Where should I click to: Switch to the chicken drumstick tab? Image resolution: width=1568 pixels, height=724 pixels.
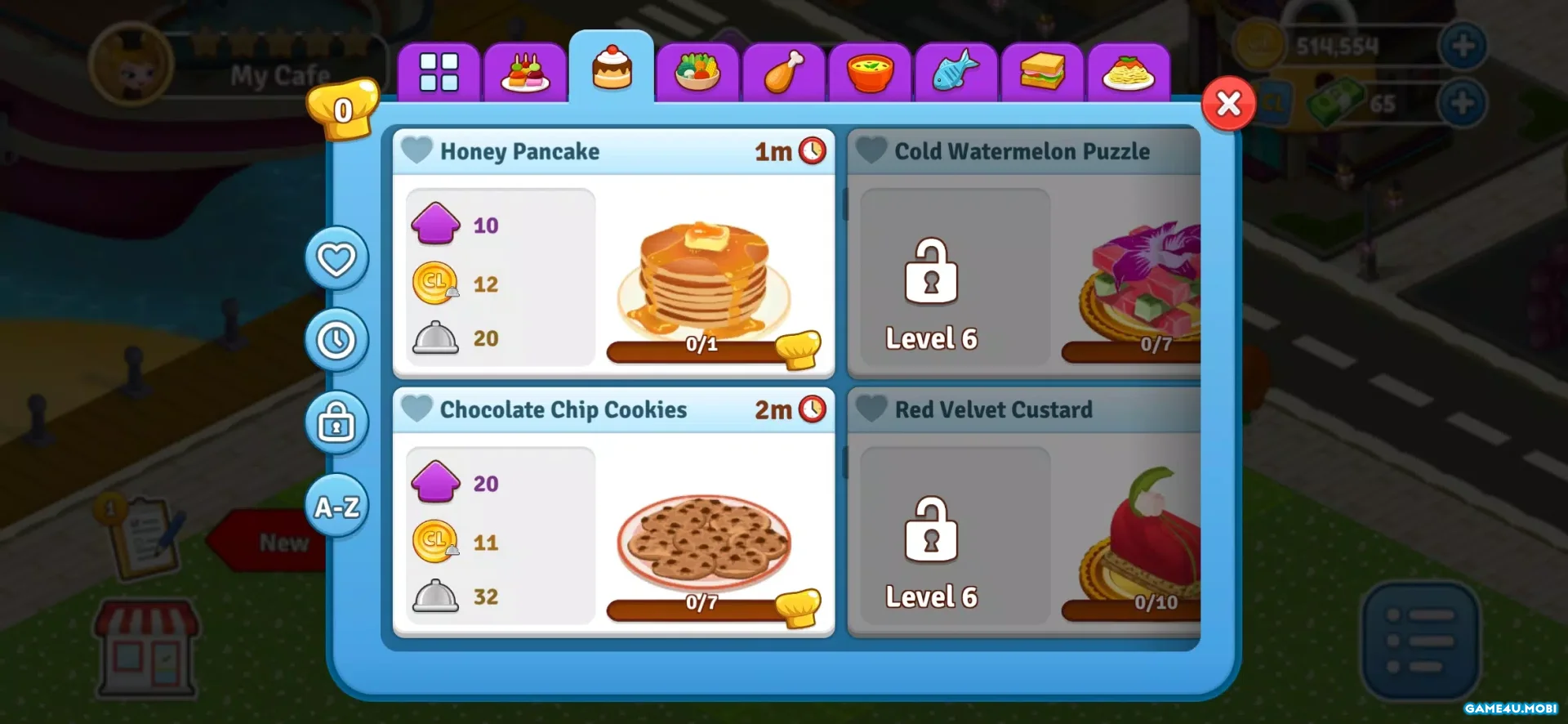pyautogui.click(x=784, y=72)
